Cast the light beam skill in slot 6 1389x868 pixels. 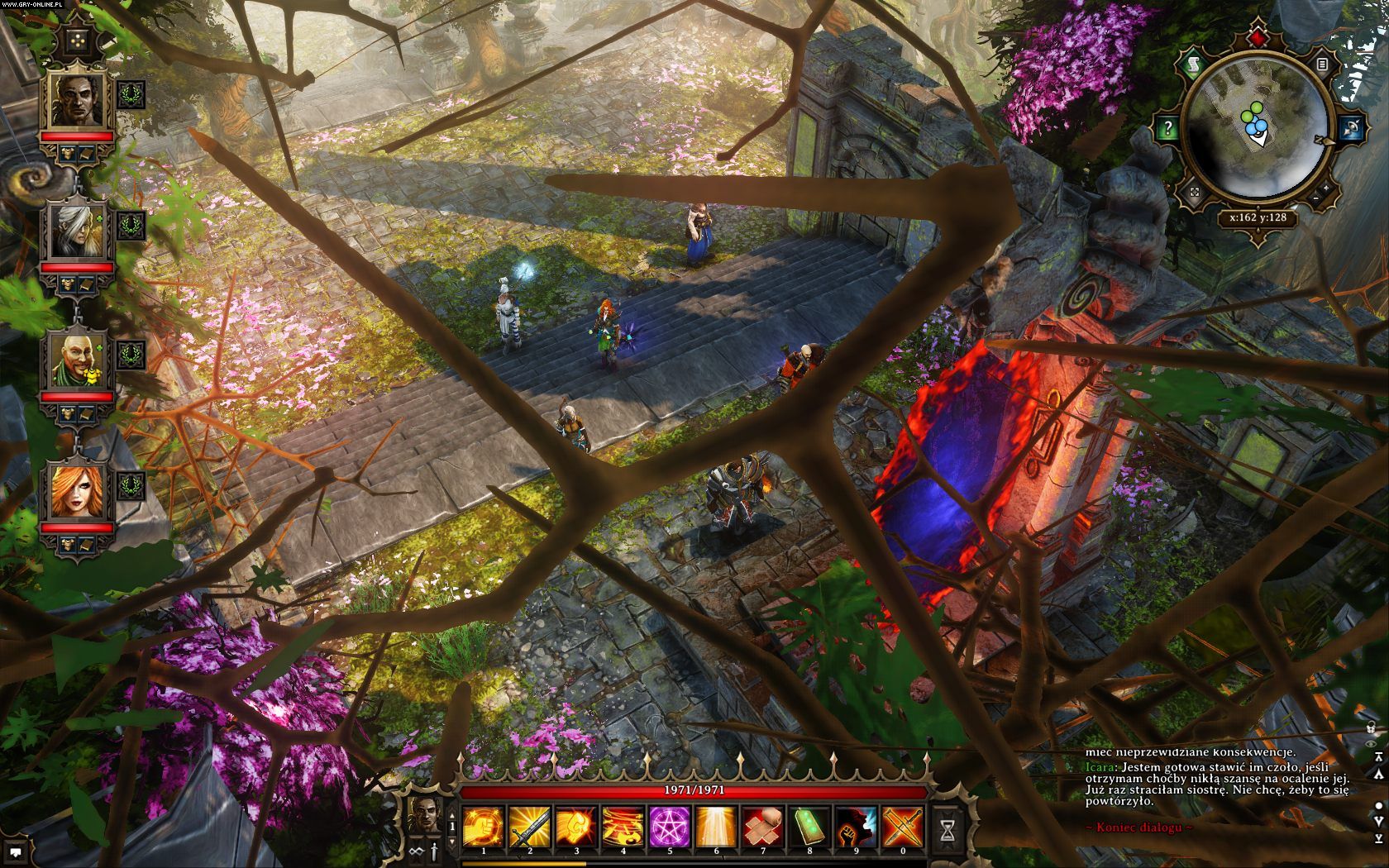(716, 826)
